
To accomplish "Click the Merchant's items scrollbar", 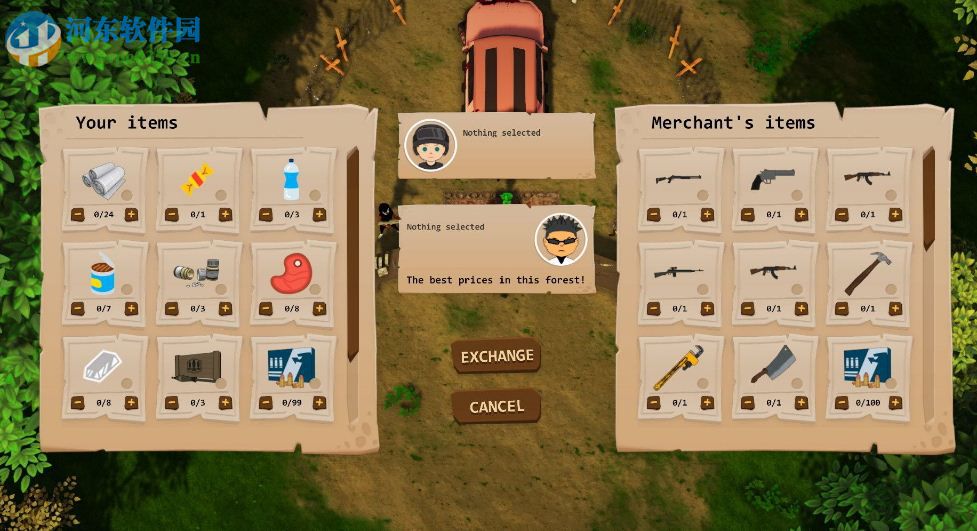I will (928, 200).
